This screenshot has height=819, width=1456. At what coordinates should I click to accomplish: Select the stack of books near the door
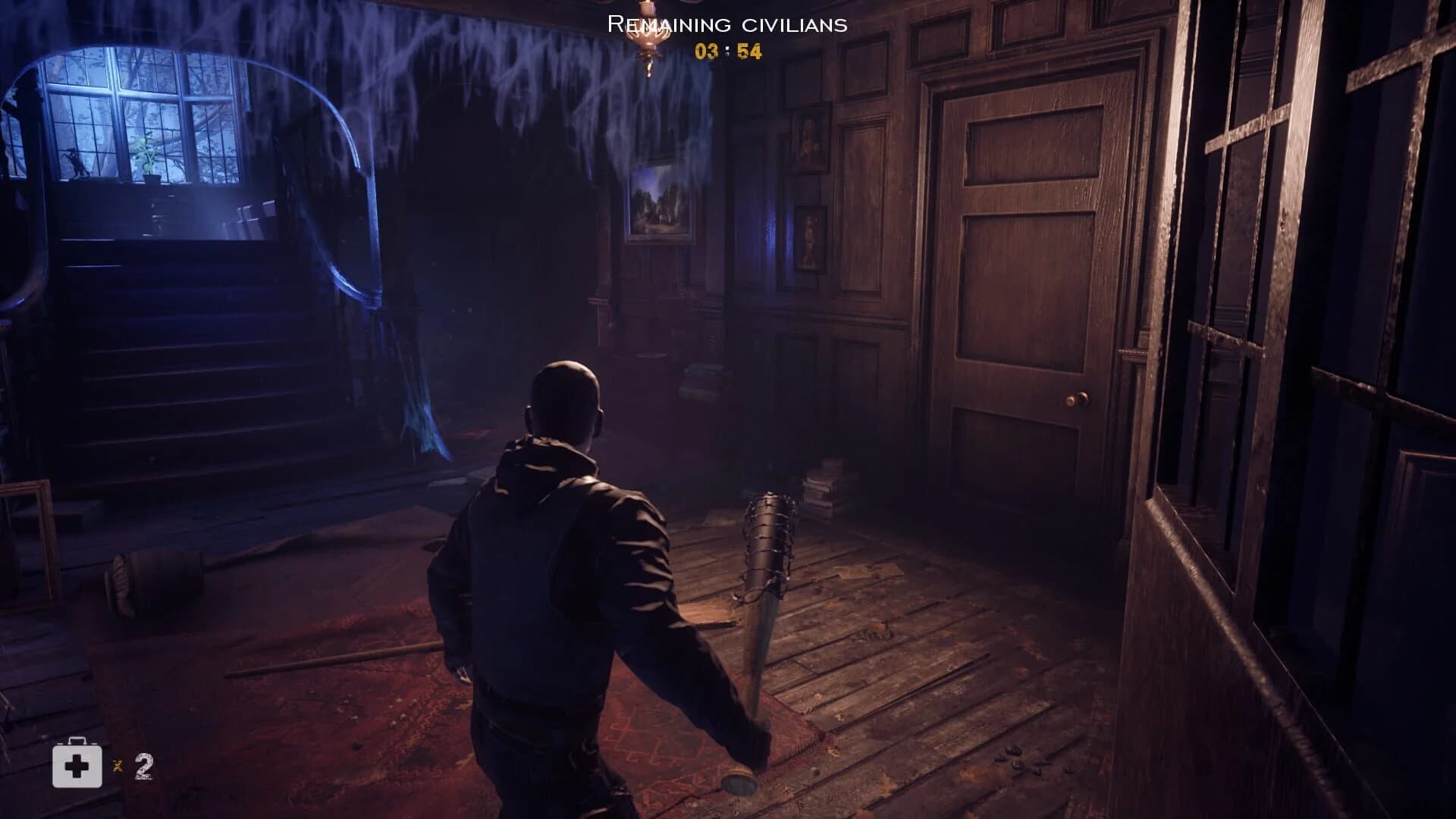tap(827, 485)
